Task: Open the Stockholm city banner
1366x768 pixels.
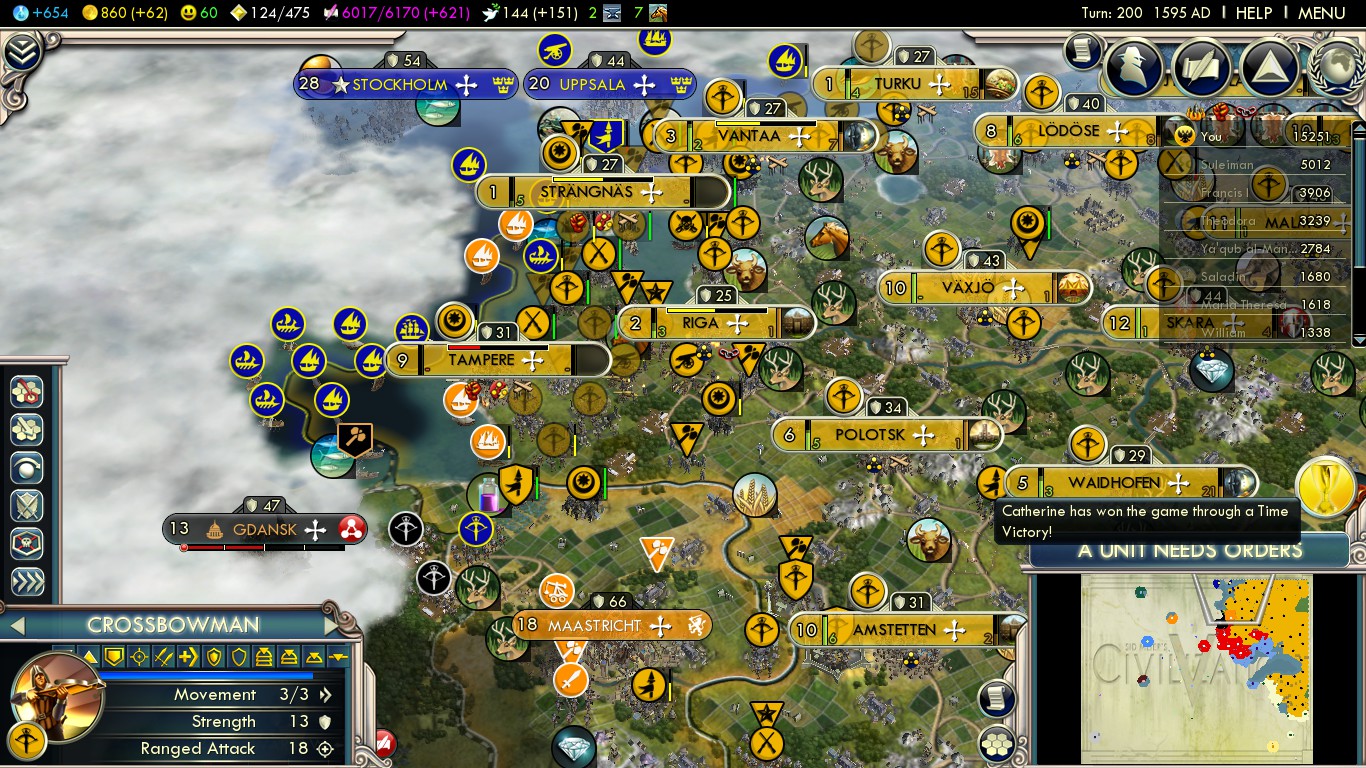Action: pos(400,84)
